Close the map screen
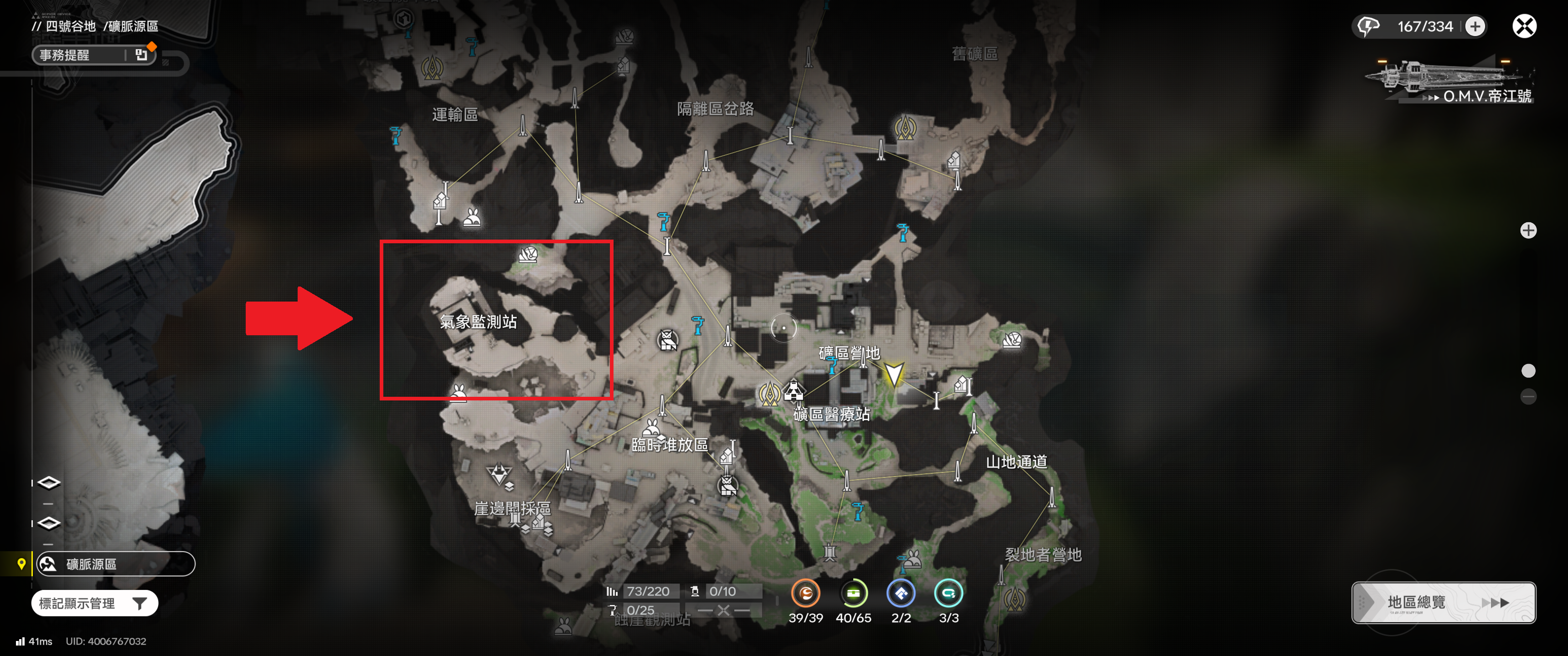This screenshot has width=1568, height=656. 1524,26
